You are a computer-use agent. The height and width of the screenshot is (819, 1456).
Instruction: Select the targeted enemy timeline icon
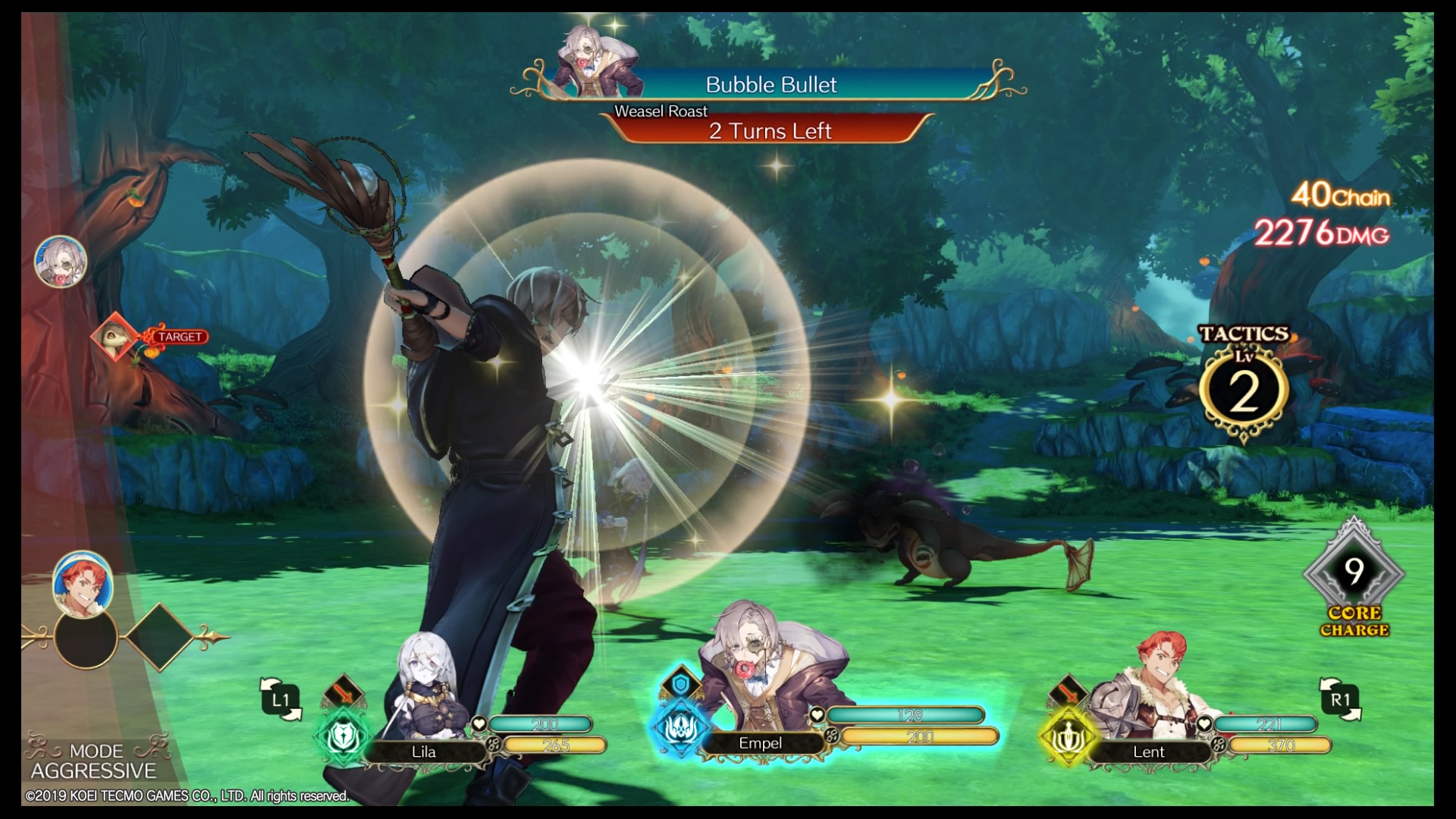pos(115,336)
